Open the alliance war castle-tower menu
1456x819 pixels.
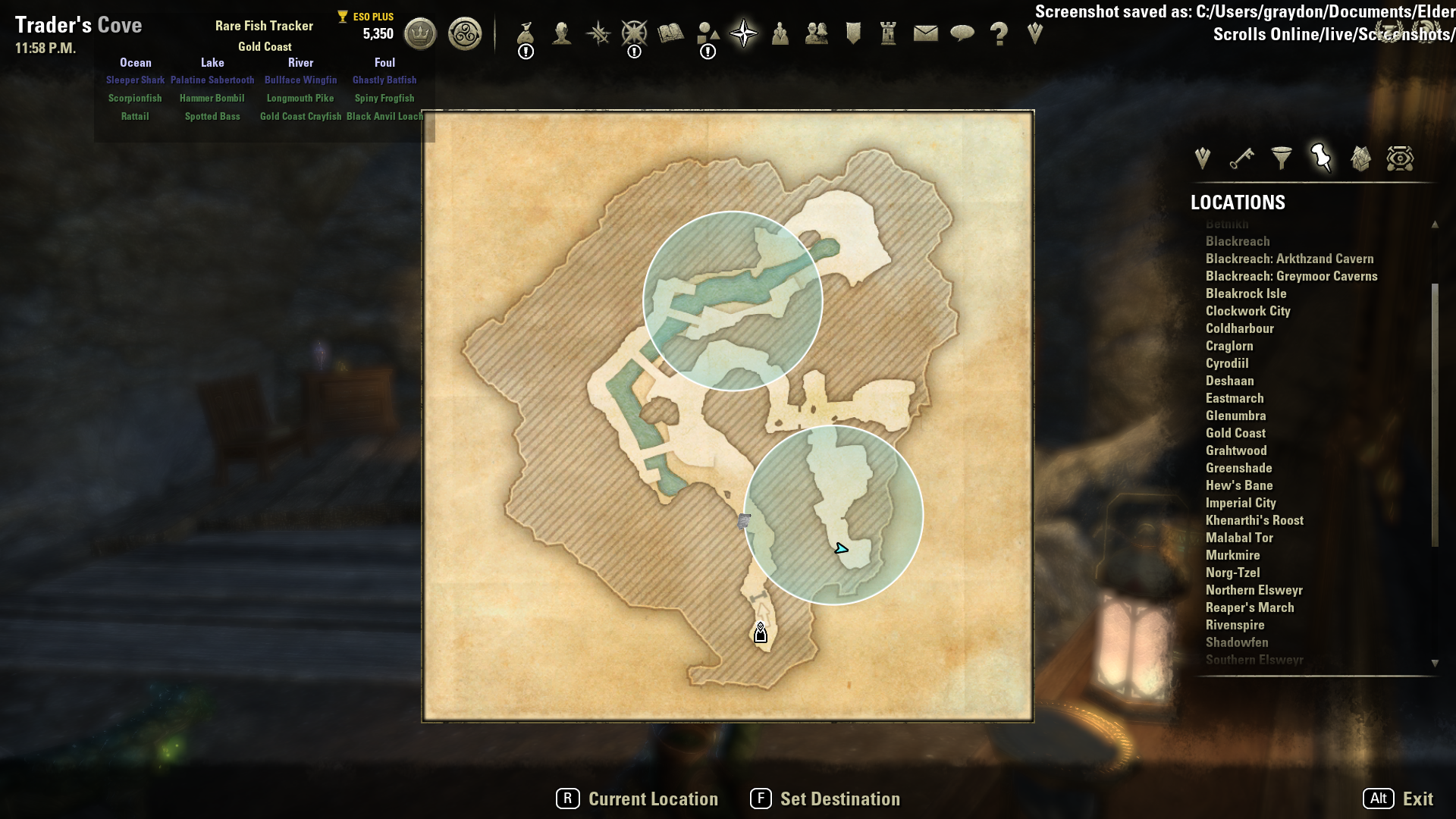(x=888, y=33)
